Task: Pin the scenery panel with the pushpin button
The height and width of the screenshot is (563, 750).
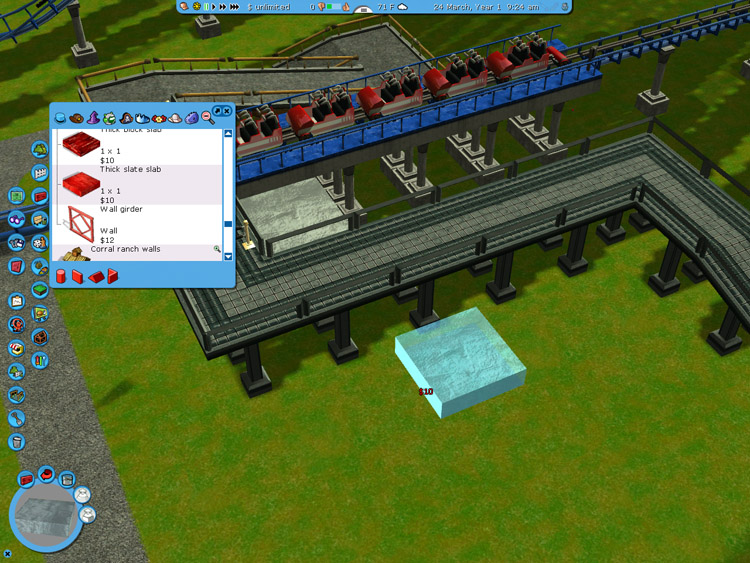Action: (x=217, y=111)
